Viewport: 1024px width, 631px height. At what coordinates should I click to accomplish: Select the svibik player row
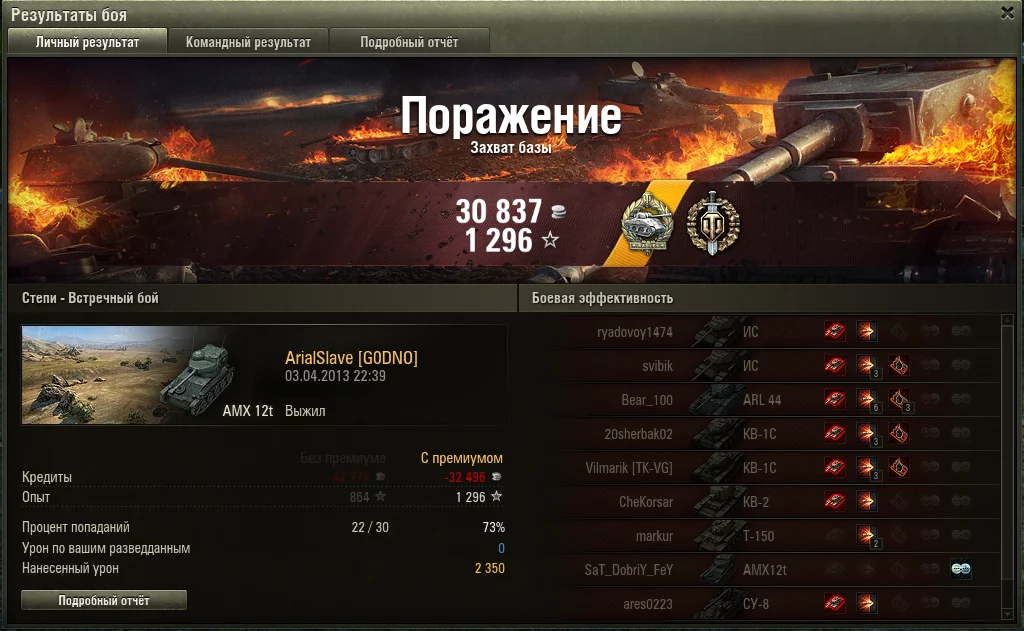(x=760, y=366)
